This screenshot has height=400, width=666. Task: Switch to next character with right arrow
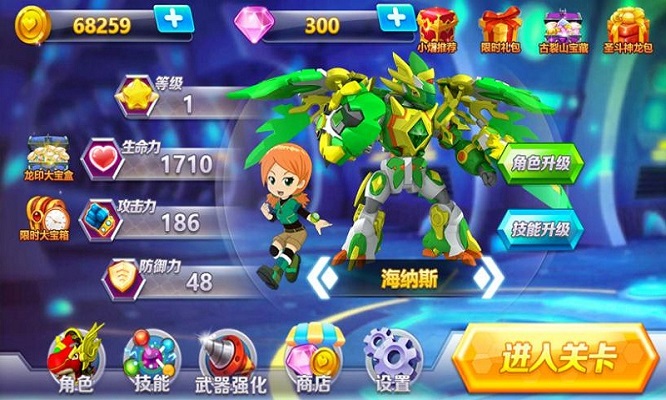click(x=487, y=279)
